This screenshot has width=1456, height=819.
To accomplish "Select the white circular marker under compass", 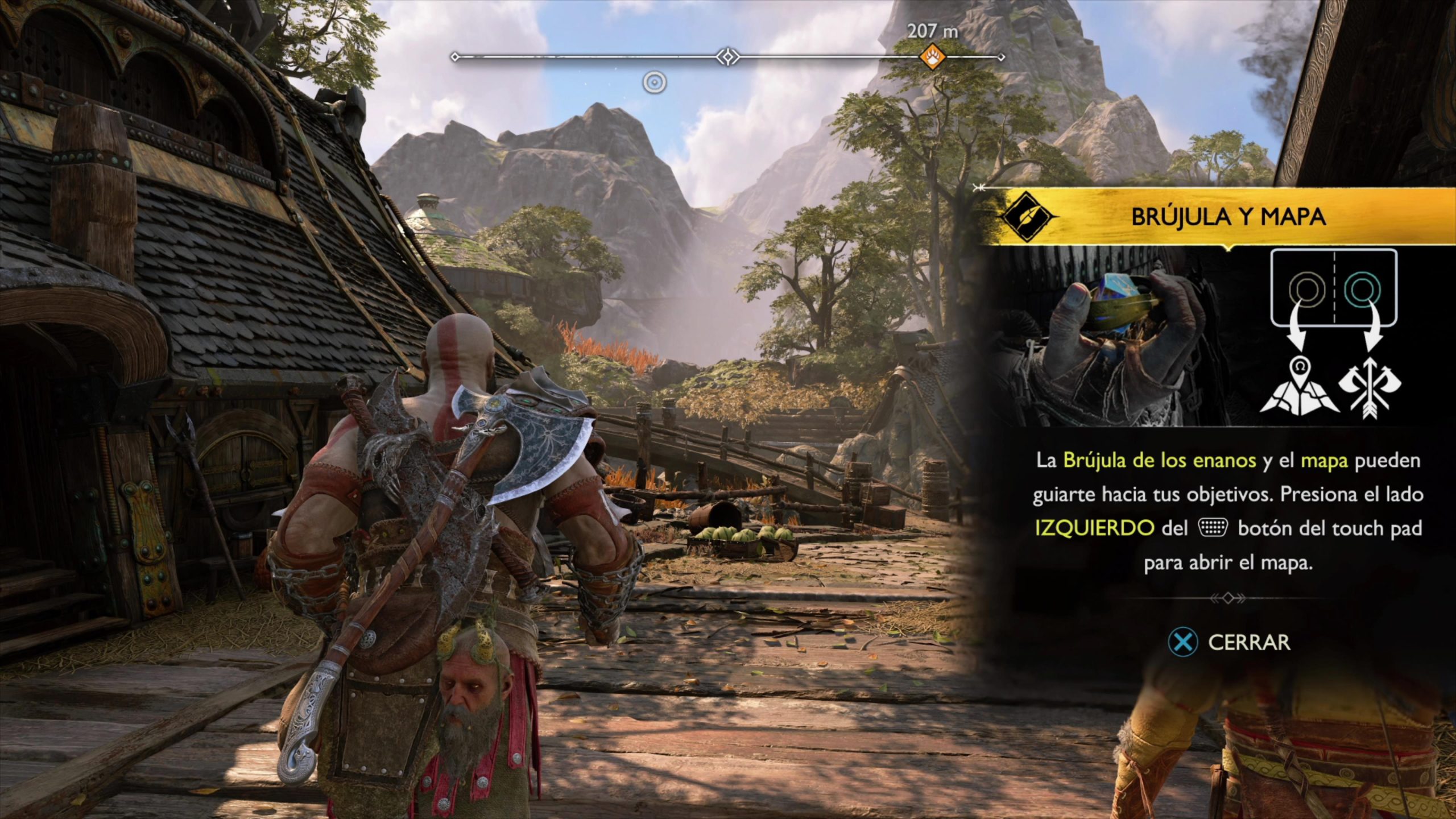I will coord(655,83).
